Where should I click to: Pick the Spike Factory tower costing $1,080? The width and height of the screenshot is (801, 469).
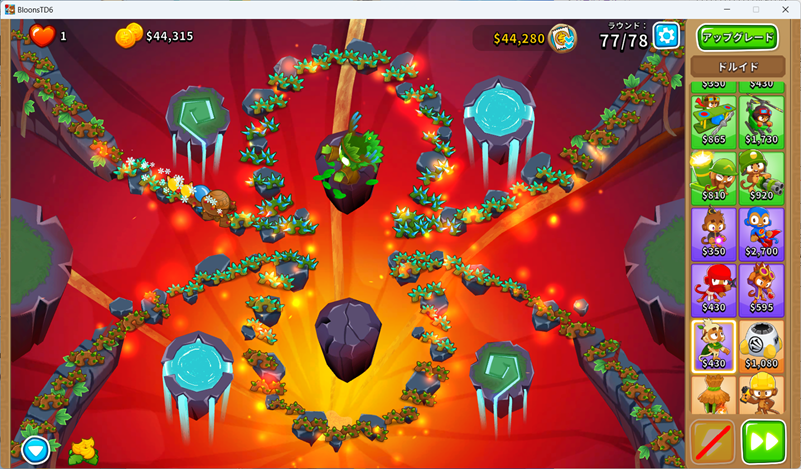(x=761, y=345)
